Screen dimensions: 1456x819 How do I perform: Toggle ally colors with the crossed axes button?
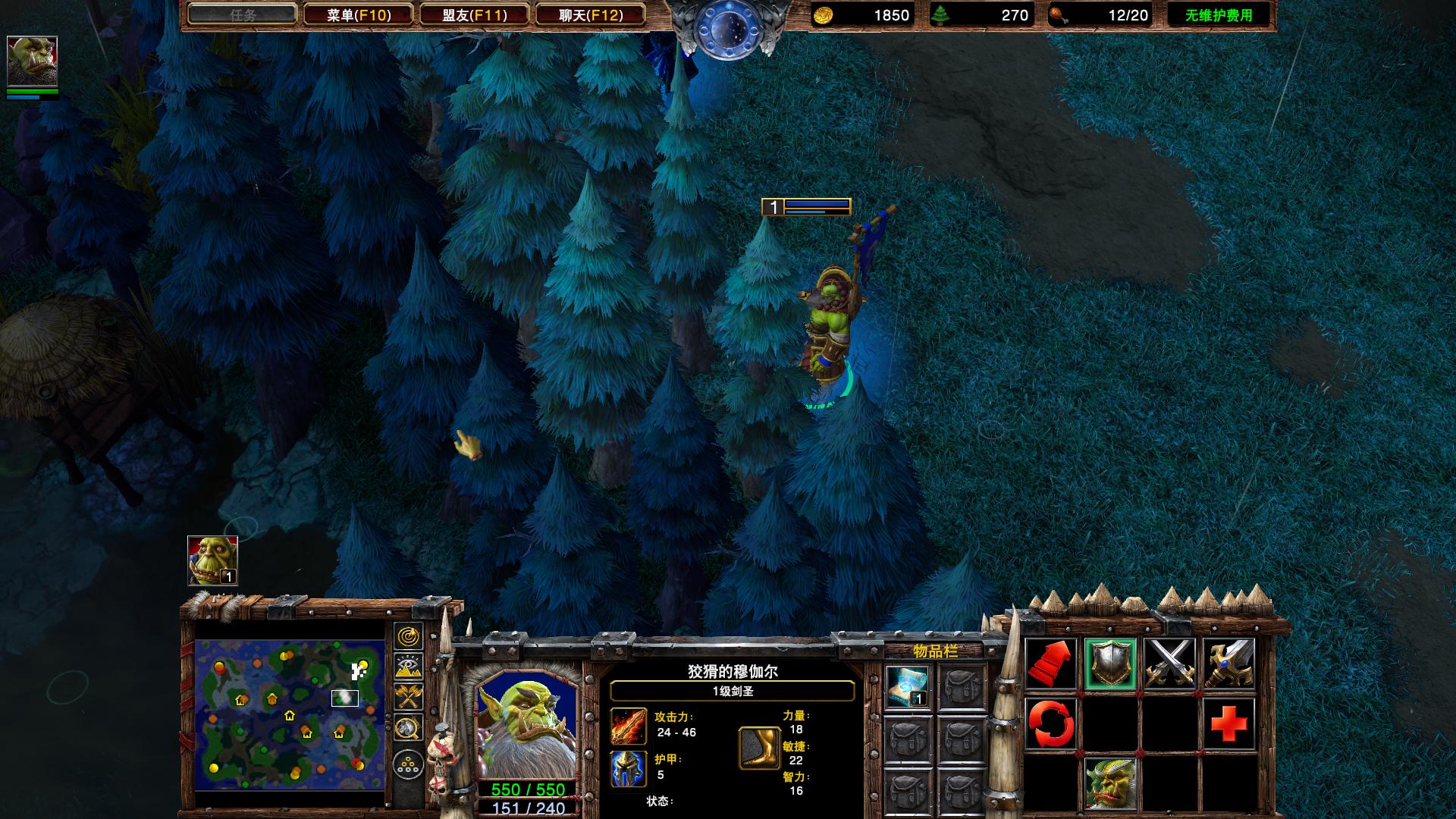pyautogui.click(x=409, y=696)
